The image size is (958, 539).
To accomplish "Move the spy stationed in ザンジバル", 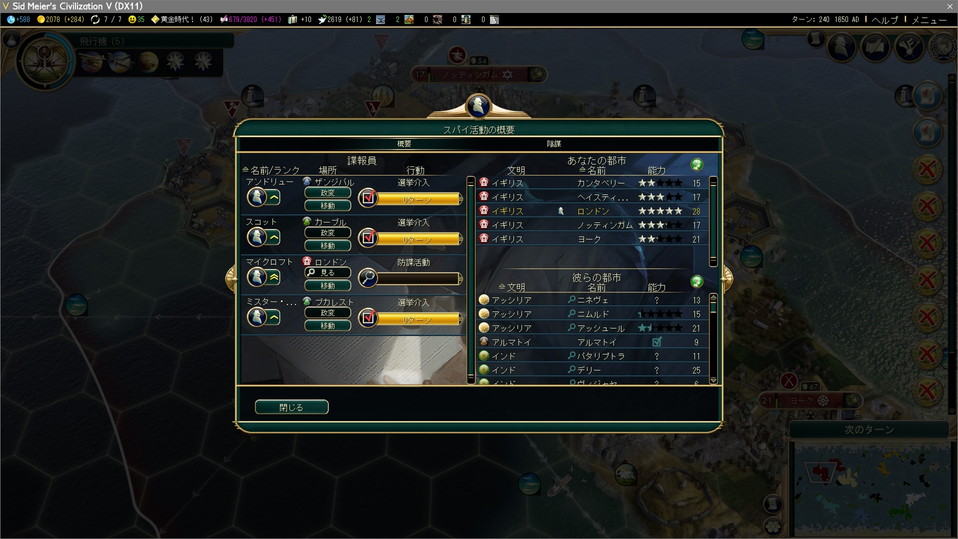I will point(328,206).
